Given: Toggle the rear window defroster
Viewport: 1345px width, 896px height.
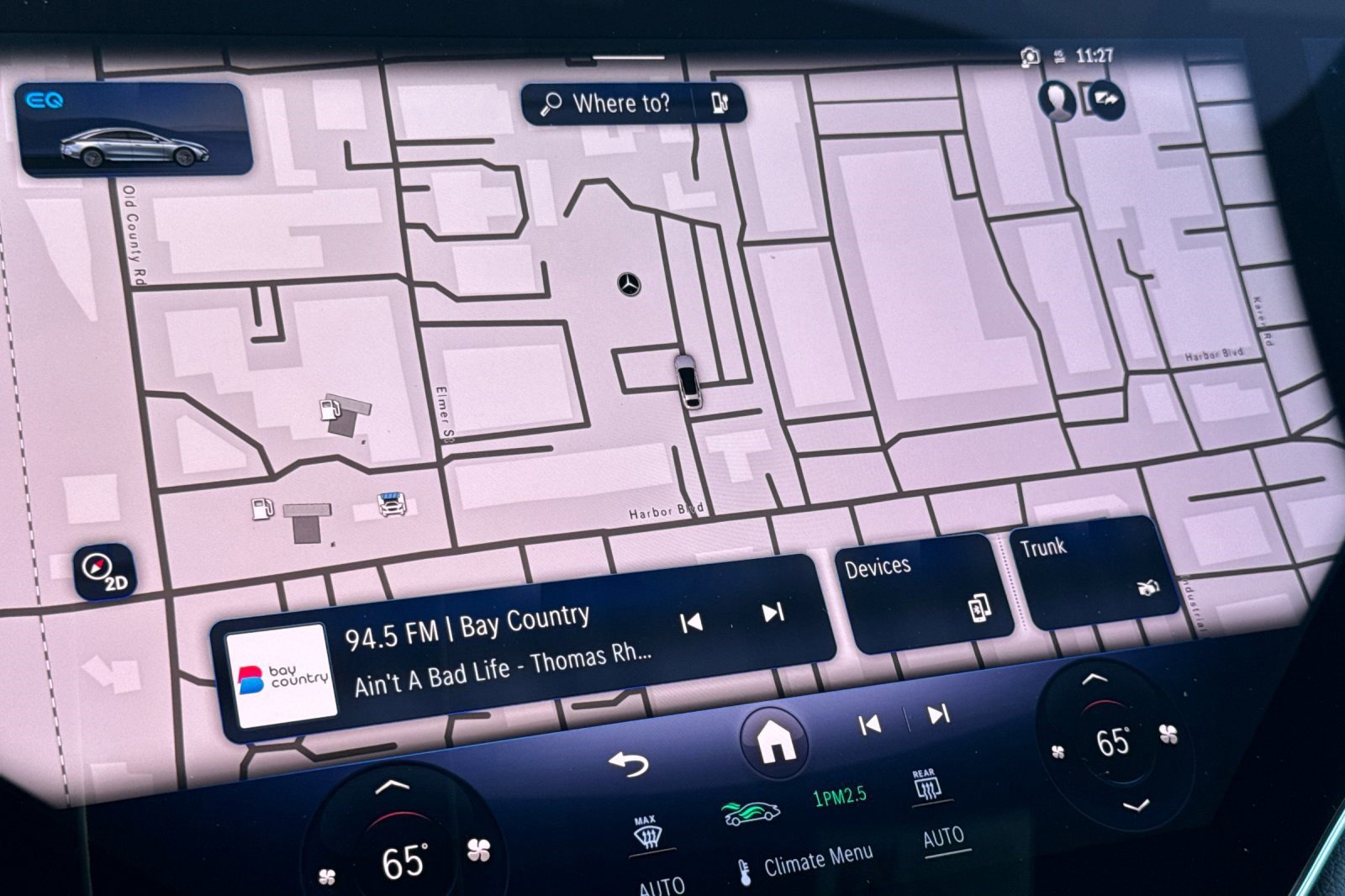Looking at the screenshot, I should [x=926, y=785].
